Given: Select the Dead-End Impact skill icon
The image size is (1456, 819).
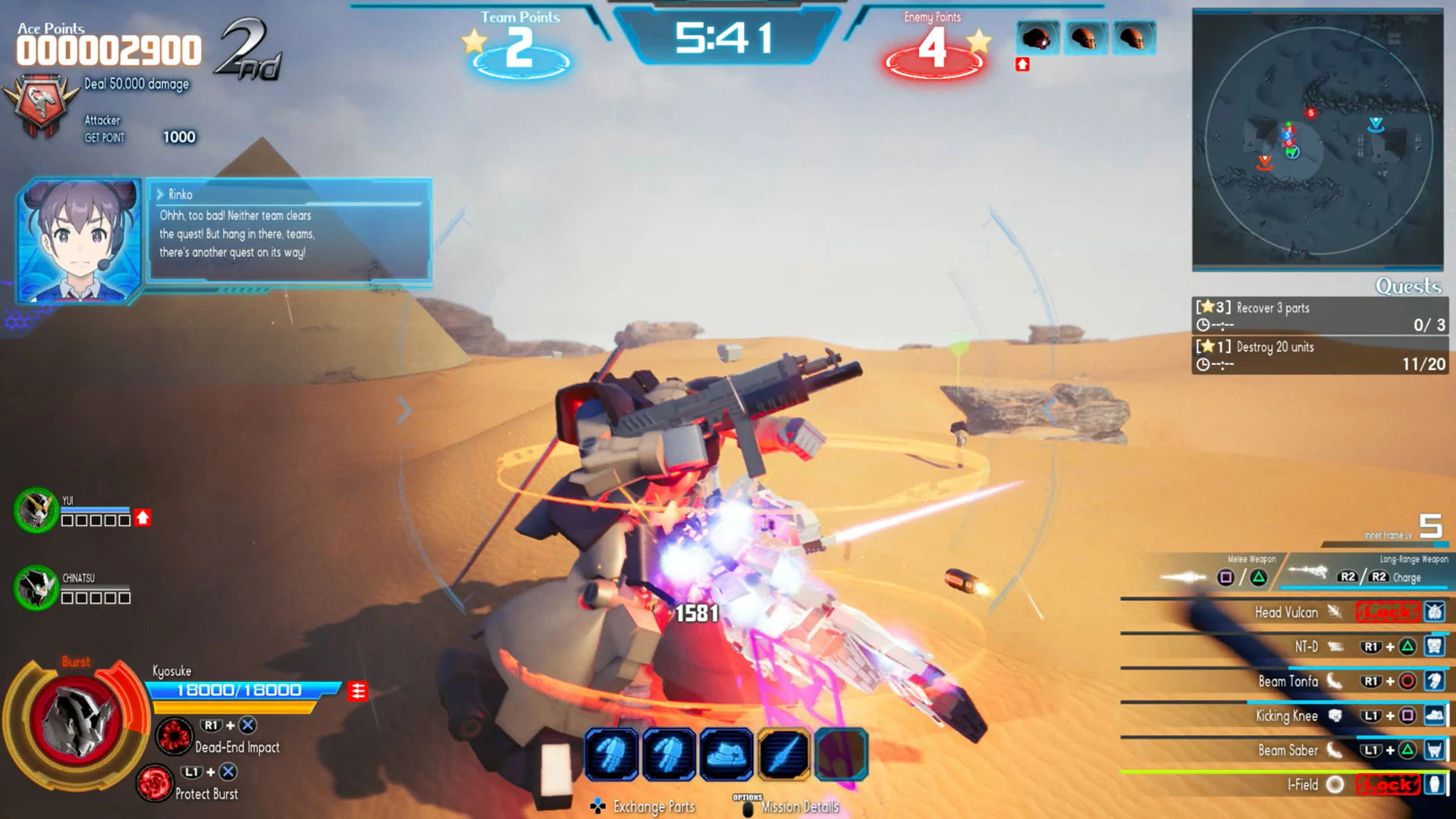Looking at the screenshot, I should (175, 735).
